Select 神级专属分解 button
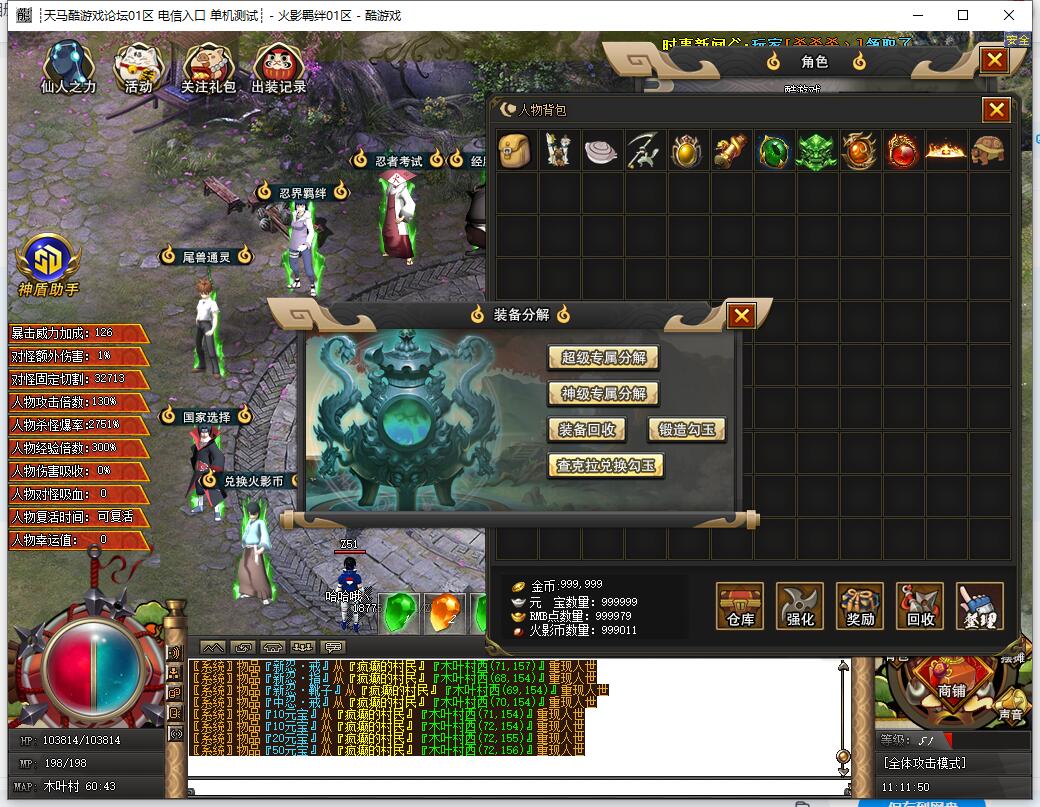This screenshot has height=807, width=1040. (603, 394)
